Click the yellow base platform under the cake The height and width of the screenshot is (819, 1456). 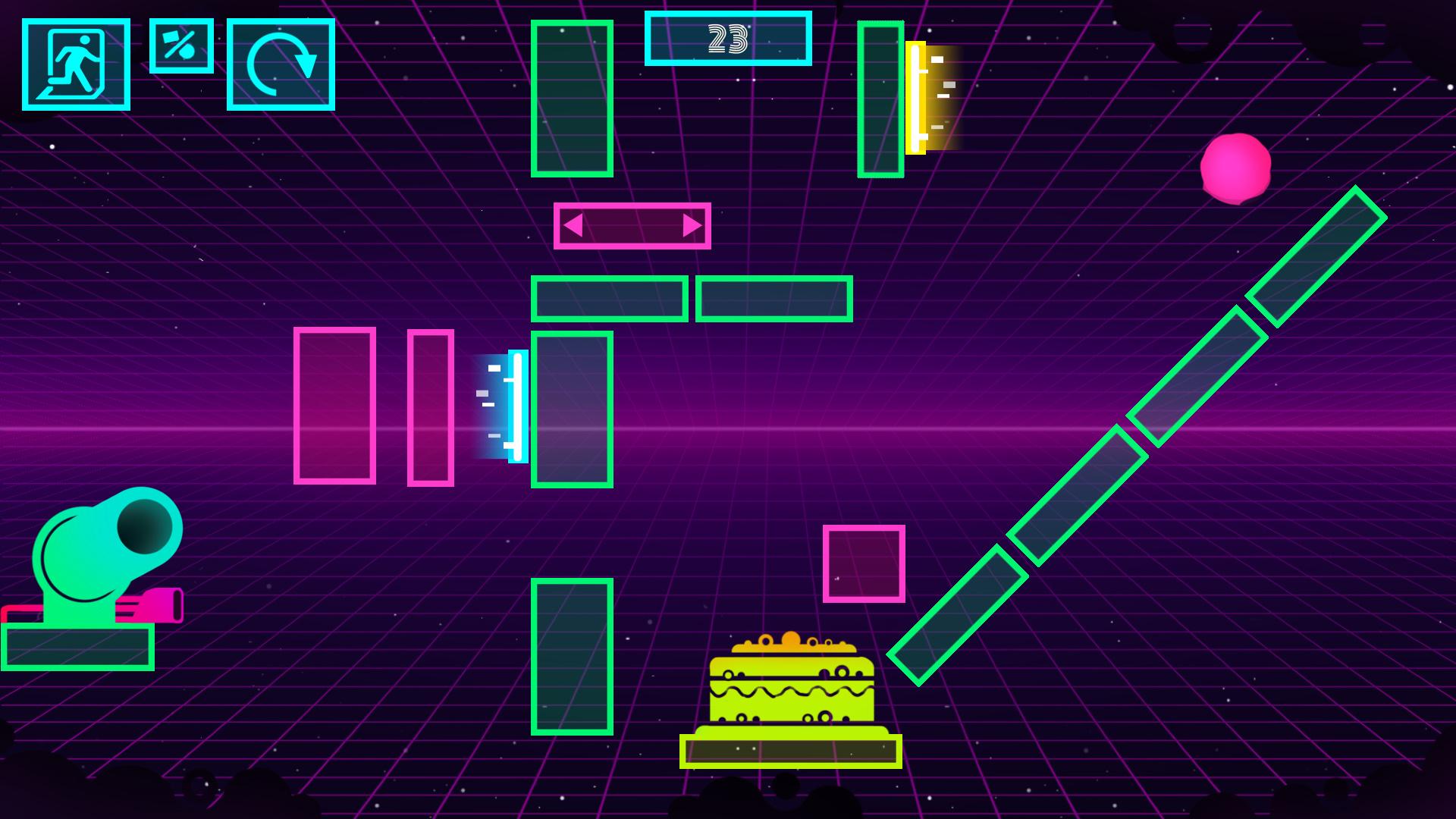click(x=791, y=749)
